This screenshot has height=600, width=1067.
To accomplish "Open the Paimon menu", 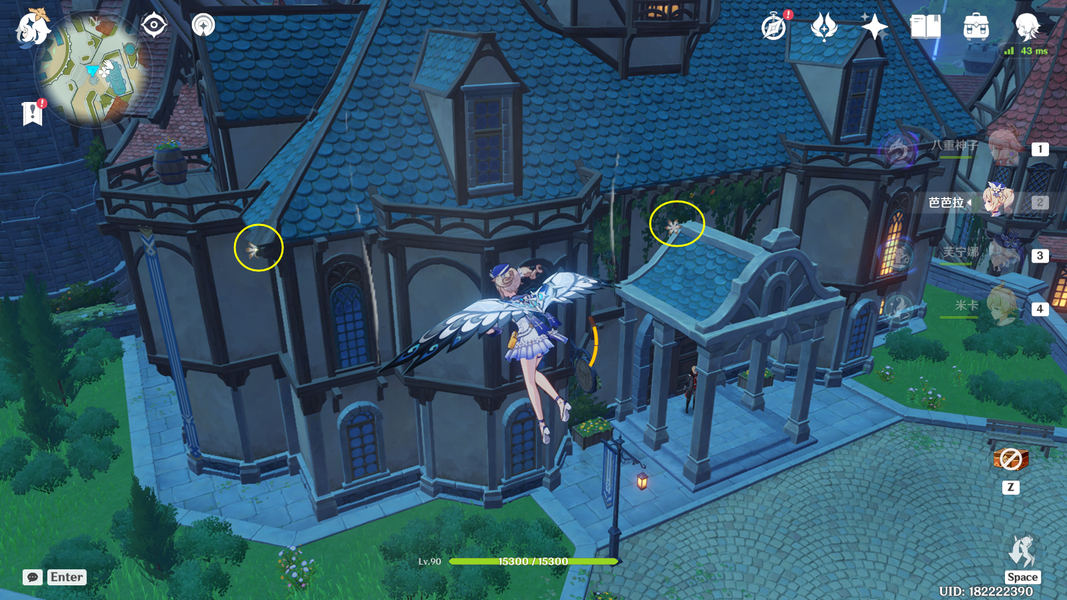I will pos(32,27).
